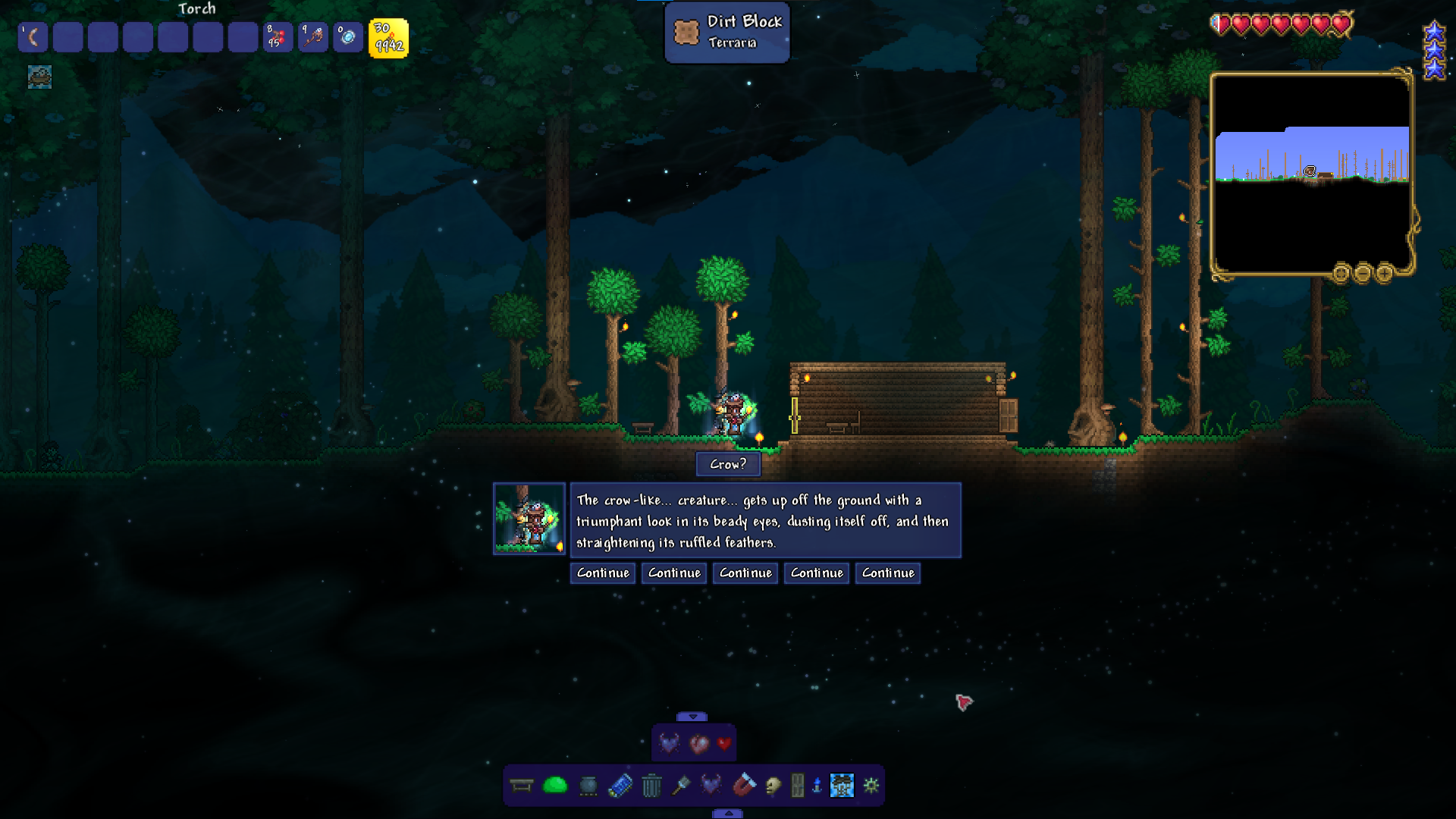Toggle the door icon in the bottom bar
The image size is (1456, 819).
click(x=795, y=786)
